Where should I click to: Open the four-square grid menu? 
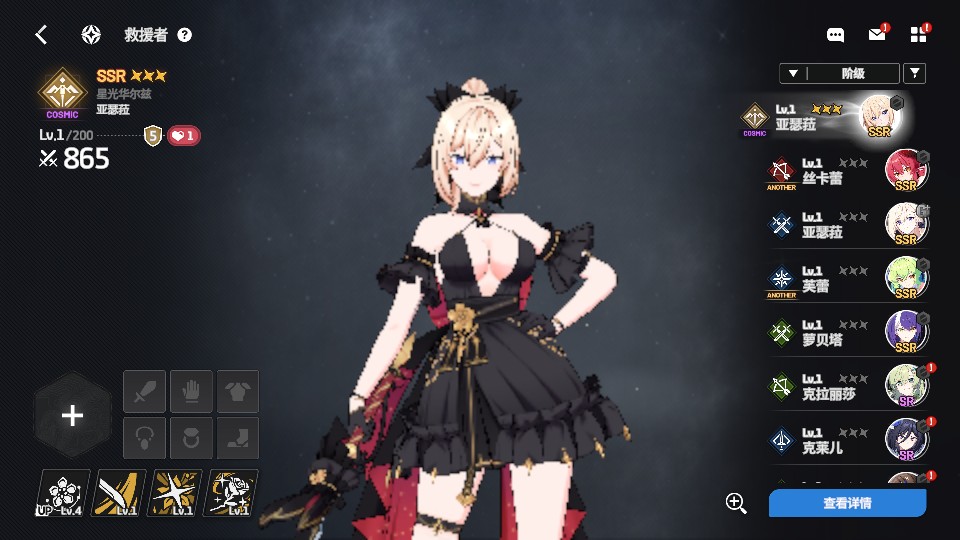(919, 35)
